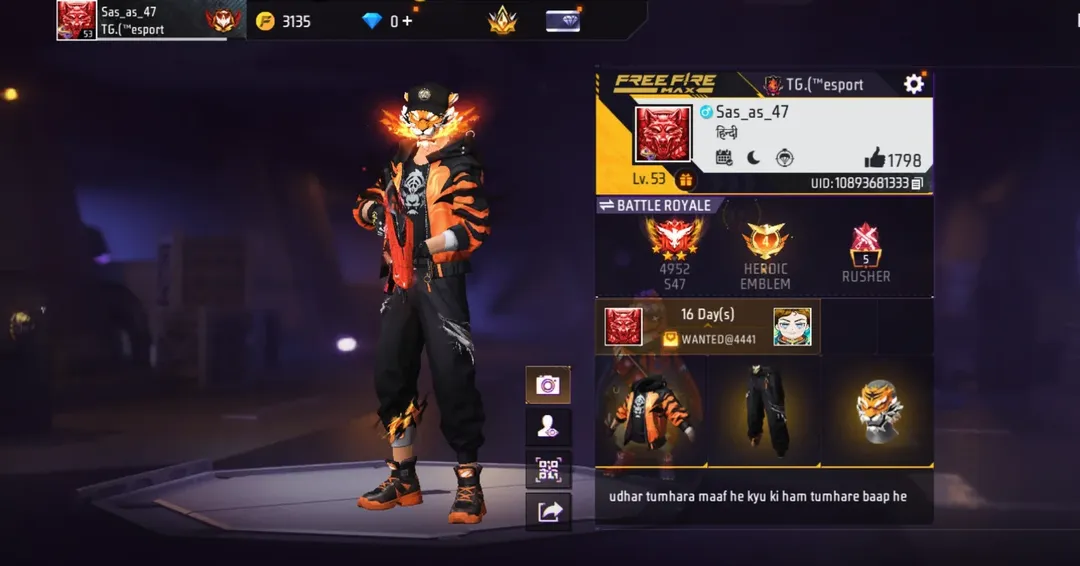
Task: Select the tiger head mask slot
Action: click(x=878, y=411)
